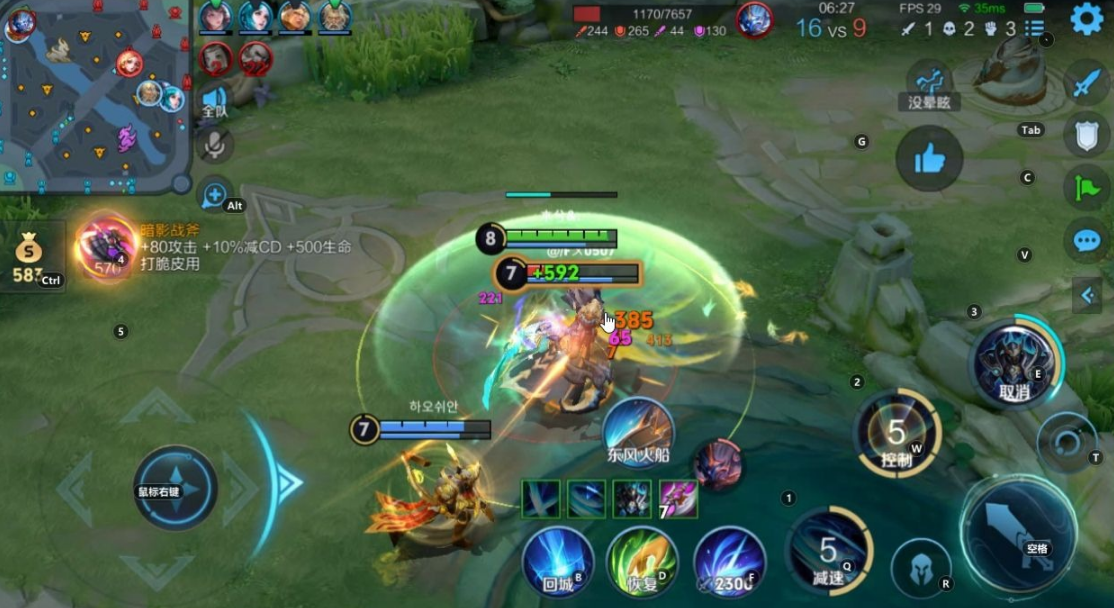This screenshot has height=608, width=1114.
Task: Buy the recommended 暗影战斧 item
Action: pyautogui.click(x=106, y=248)
